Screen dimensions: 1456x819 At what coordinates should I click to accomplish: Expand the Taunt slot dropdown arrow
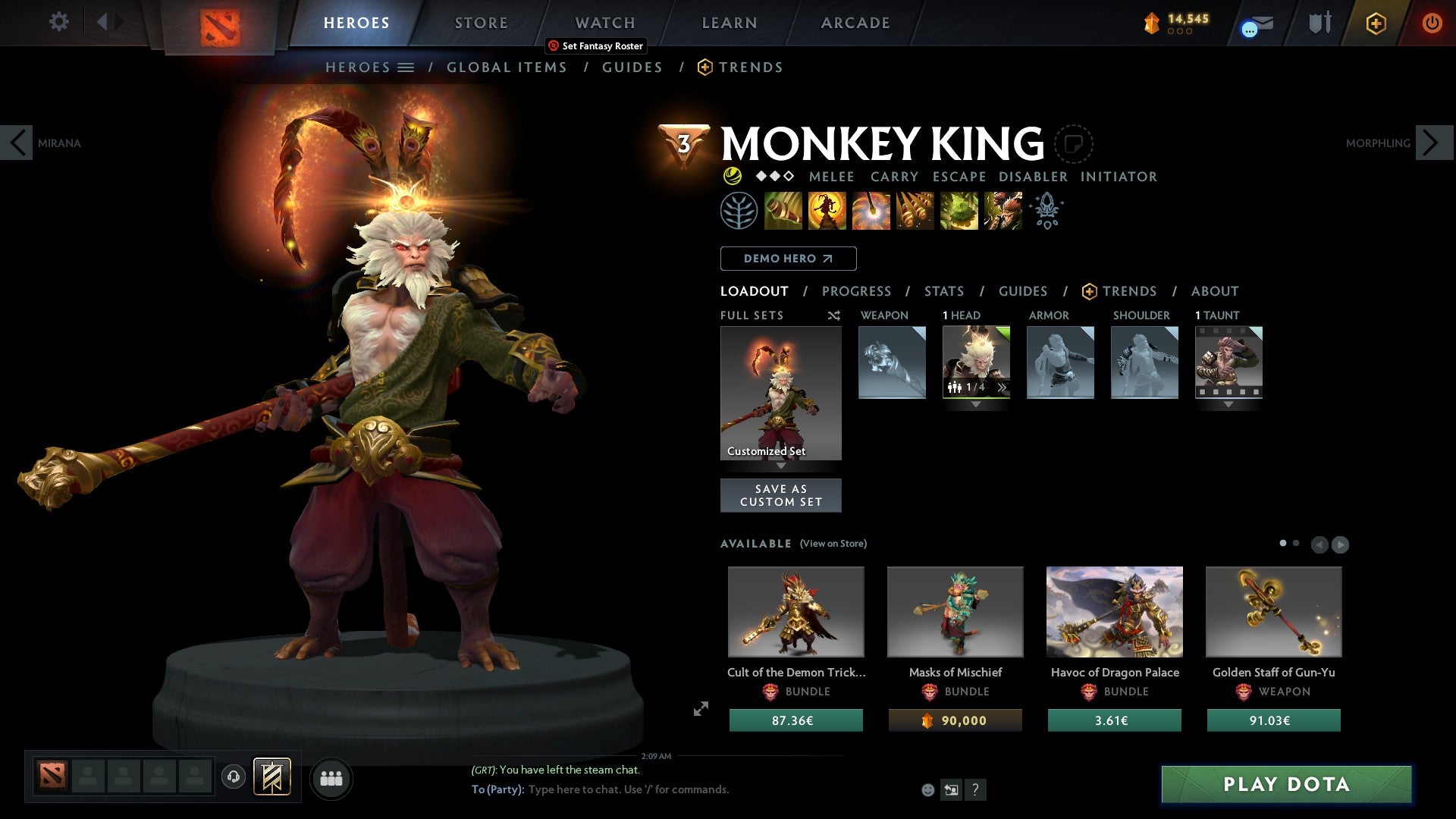pos(1229,404)
